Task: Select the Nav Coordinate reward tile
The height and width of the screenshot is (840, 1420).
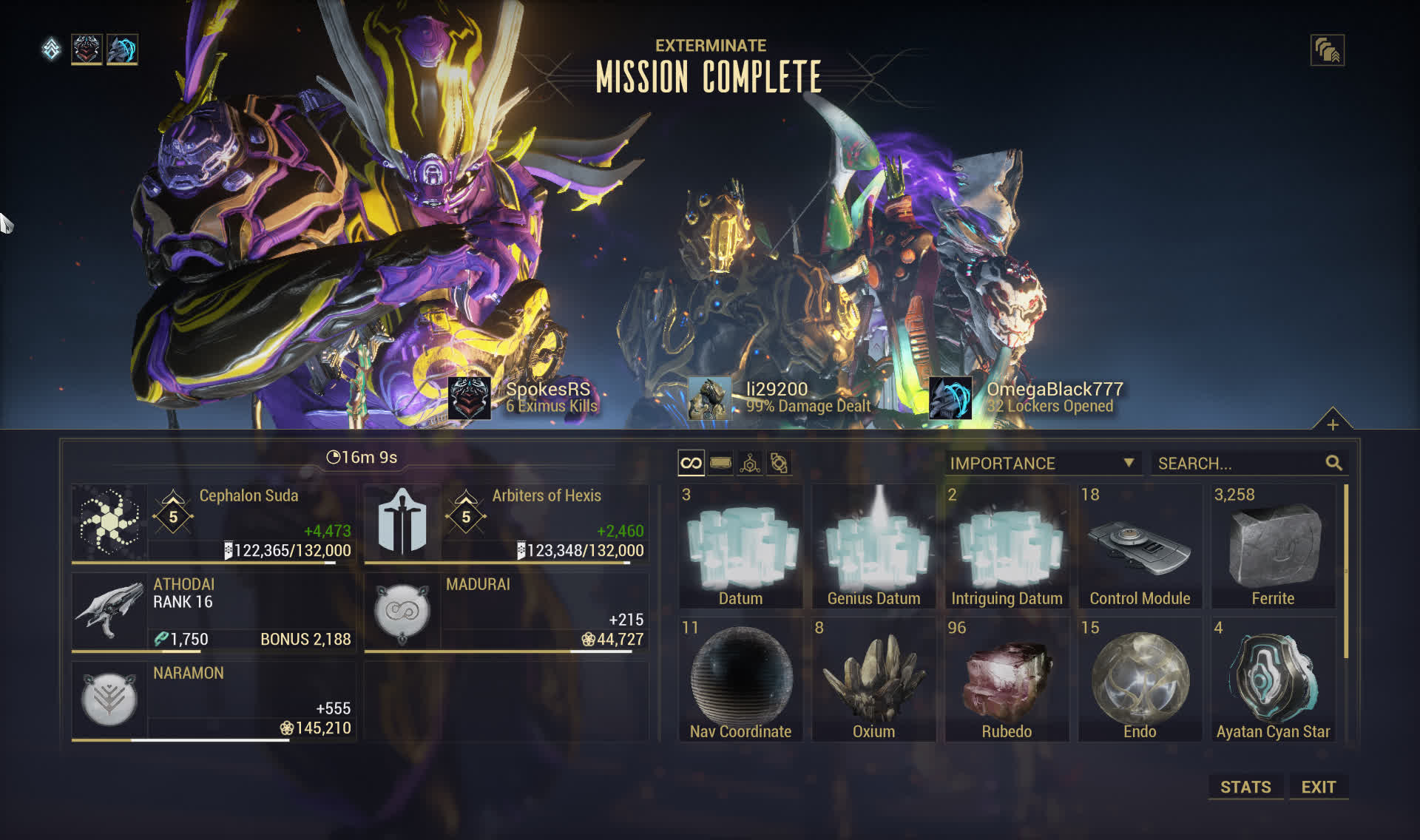Action: click(x=740, y=680)
